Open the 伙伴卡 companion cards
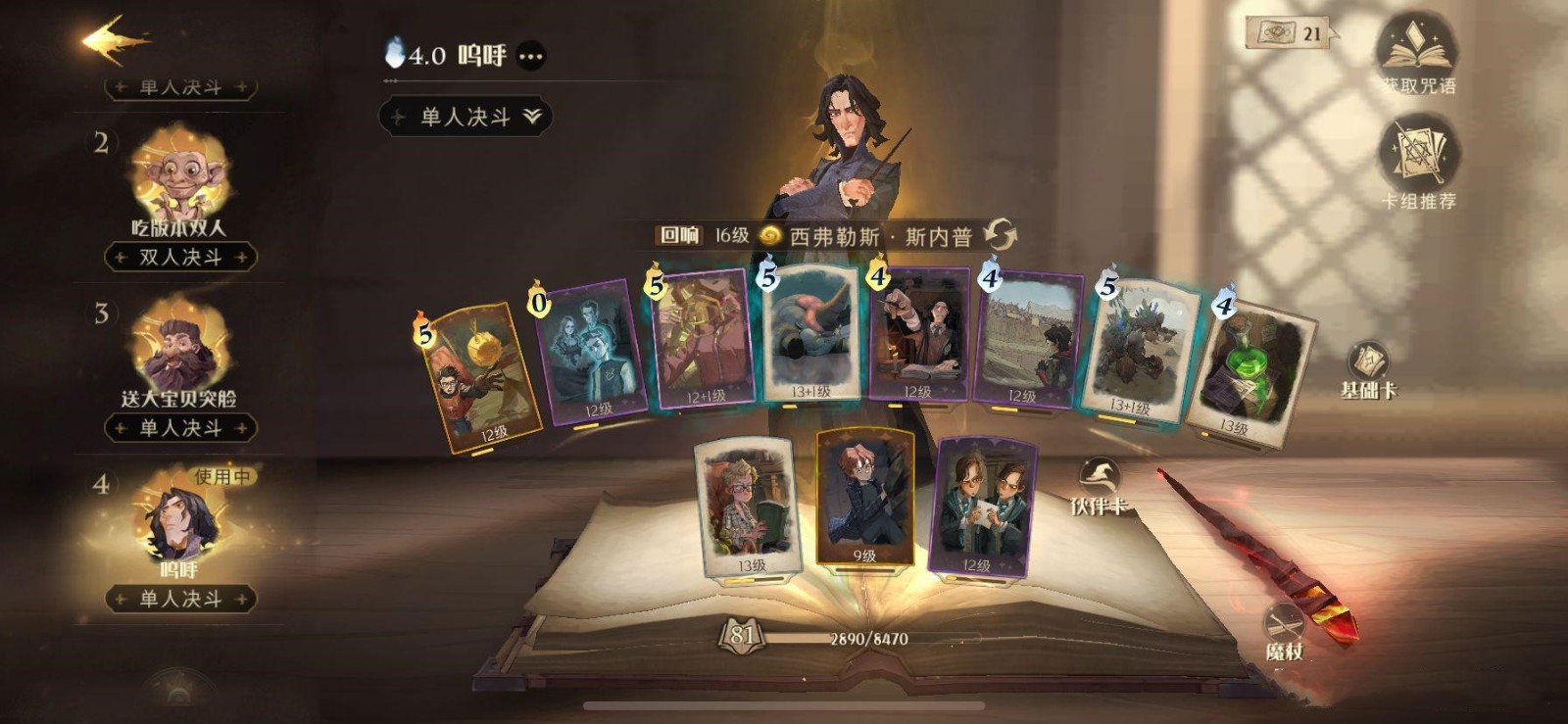Screen dimensions: 1568x724 (x=1099, y=486)
